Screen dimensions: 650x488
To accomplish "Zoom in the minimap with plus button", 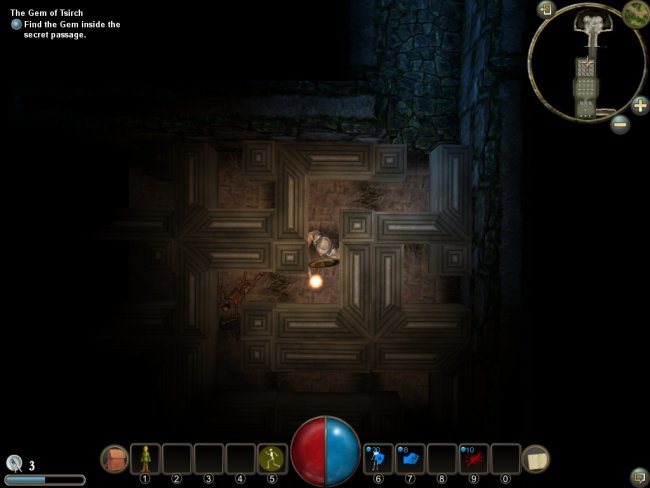I will coord(640,106).
